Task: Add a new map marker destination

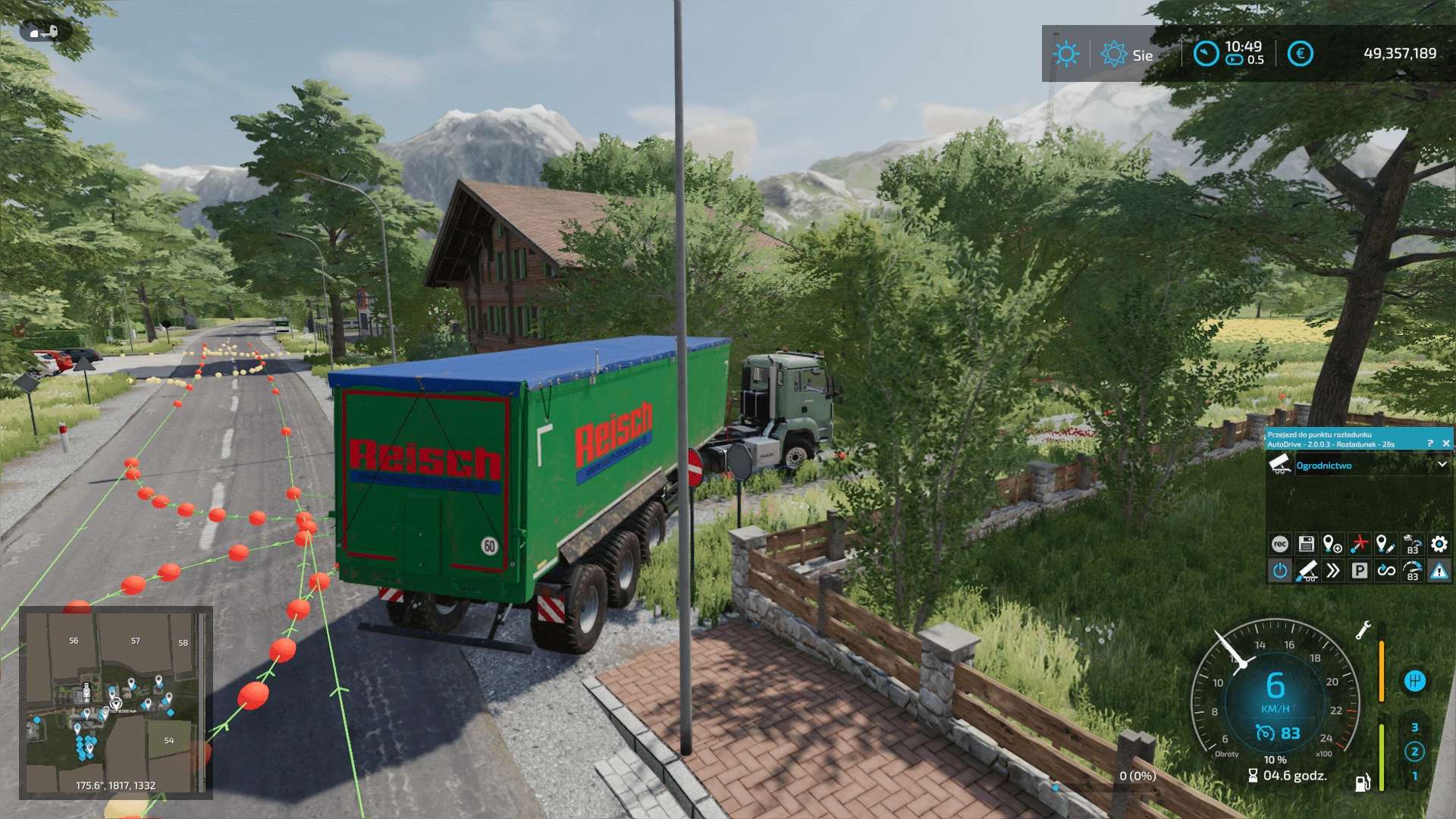Action: (1332, 544)
